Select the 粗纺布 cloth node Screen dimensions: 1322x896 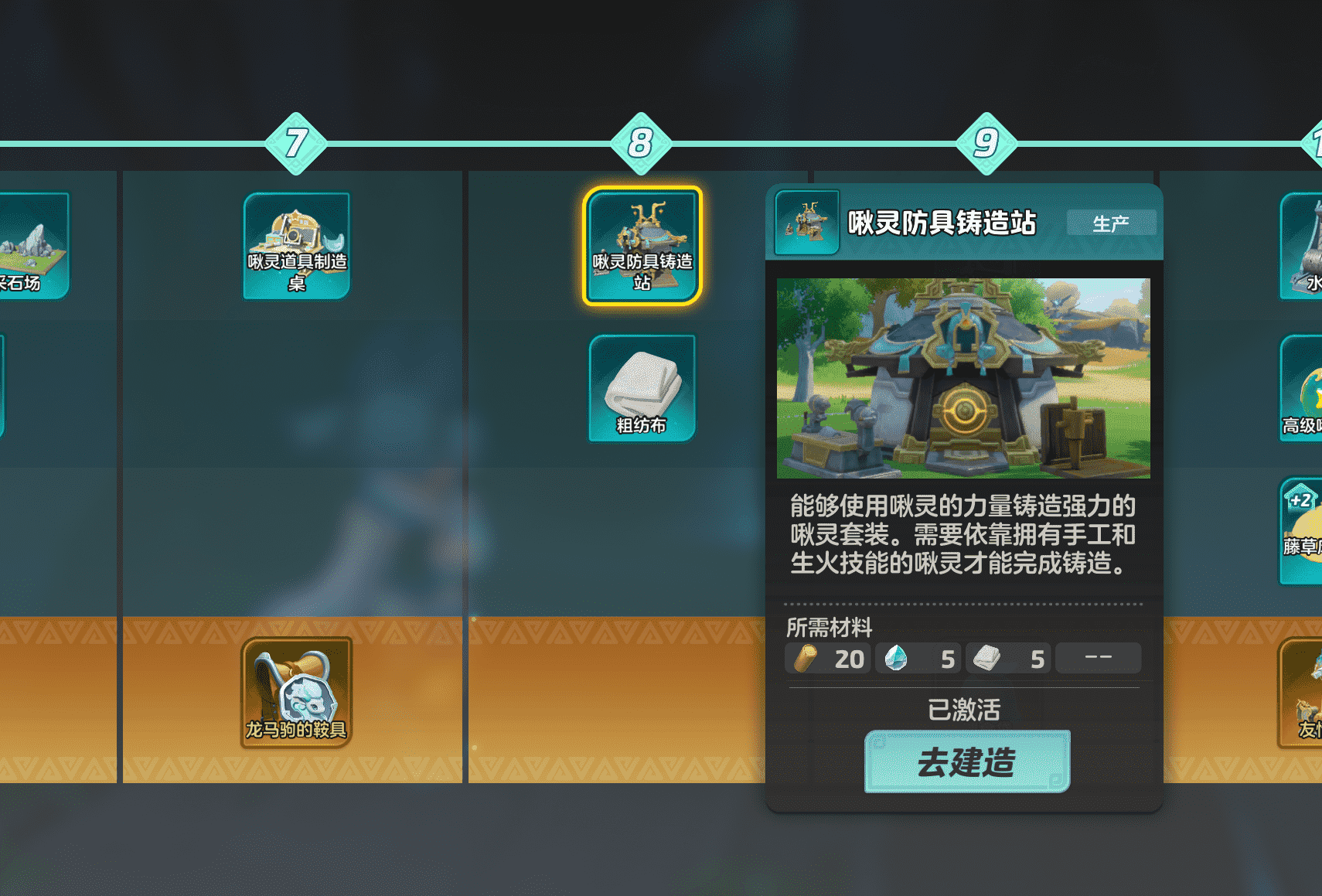click(642, 387)
